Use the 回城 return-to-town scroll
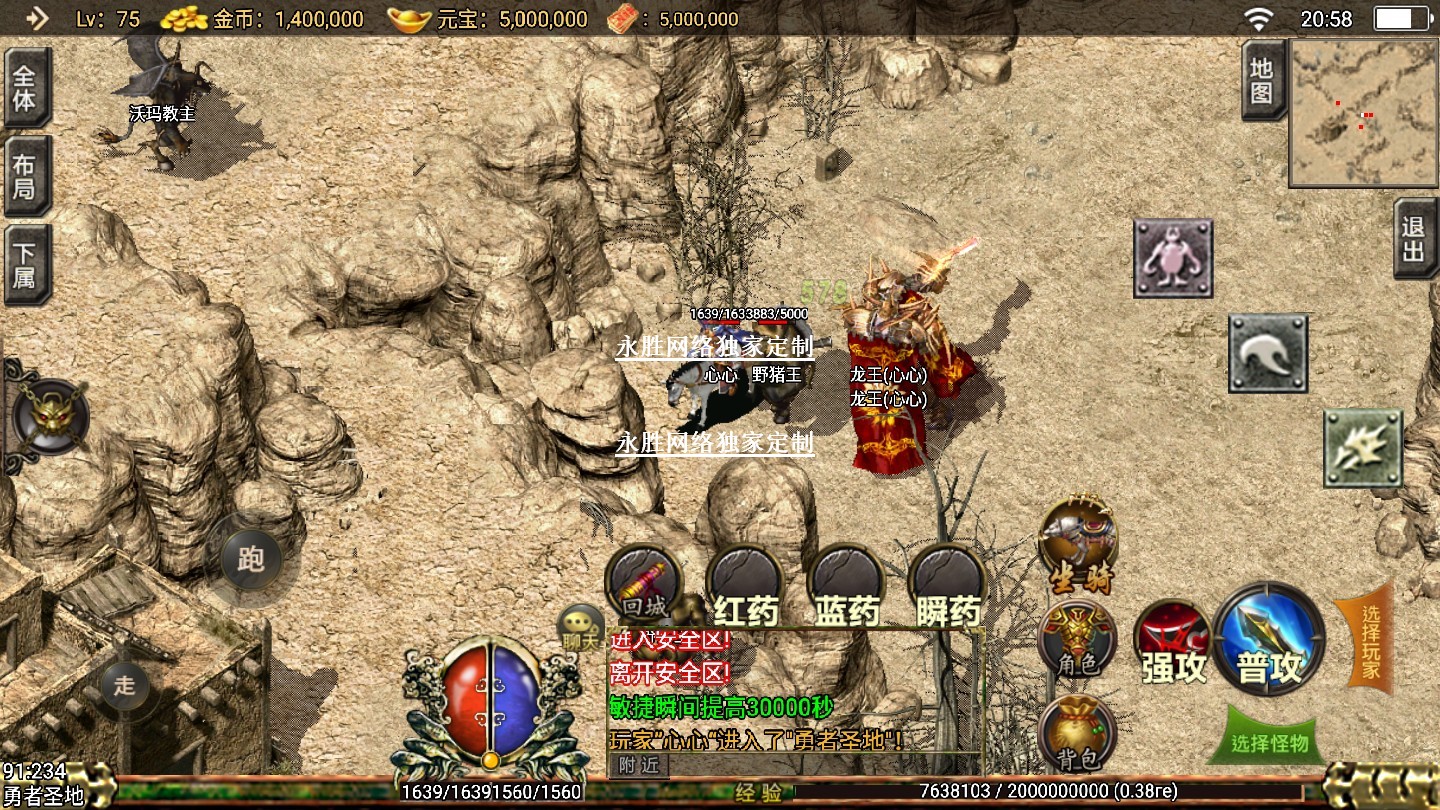The width and height of the screenshot is (1440, 810). [x=643, y=585]
